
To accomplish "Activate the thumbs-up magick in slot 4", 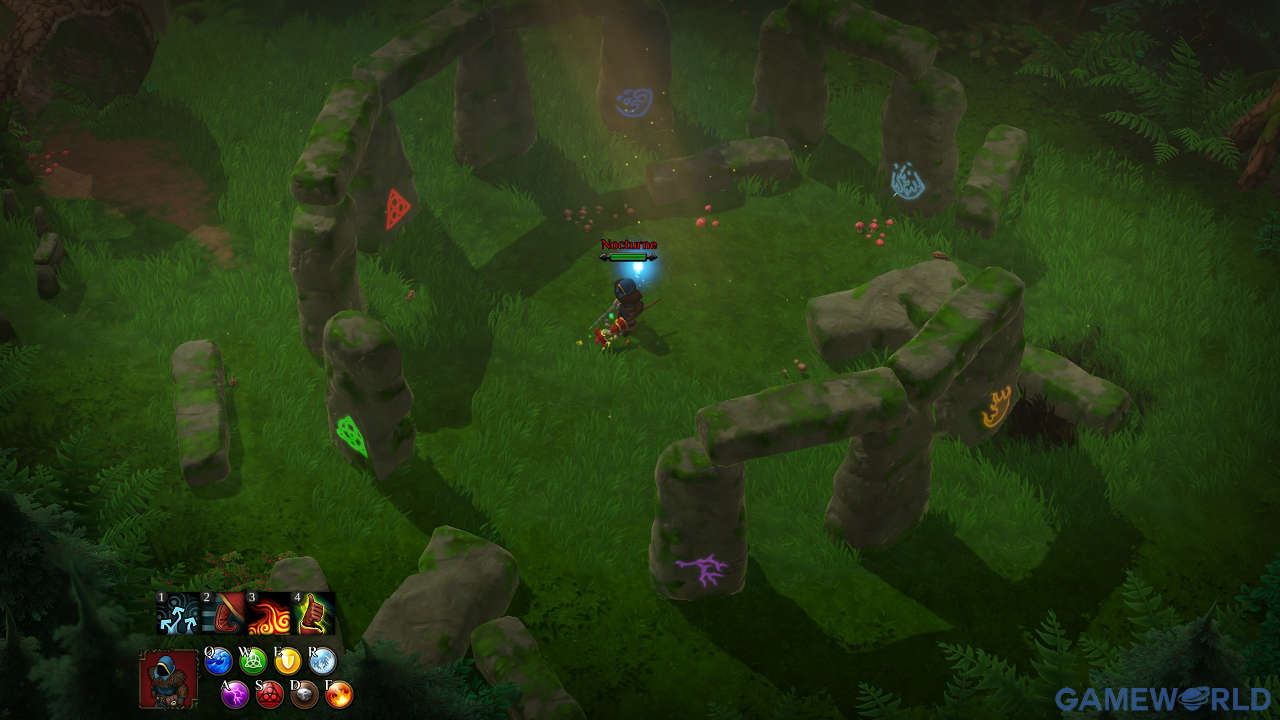I will [313, 613].
